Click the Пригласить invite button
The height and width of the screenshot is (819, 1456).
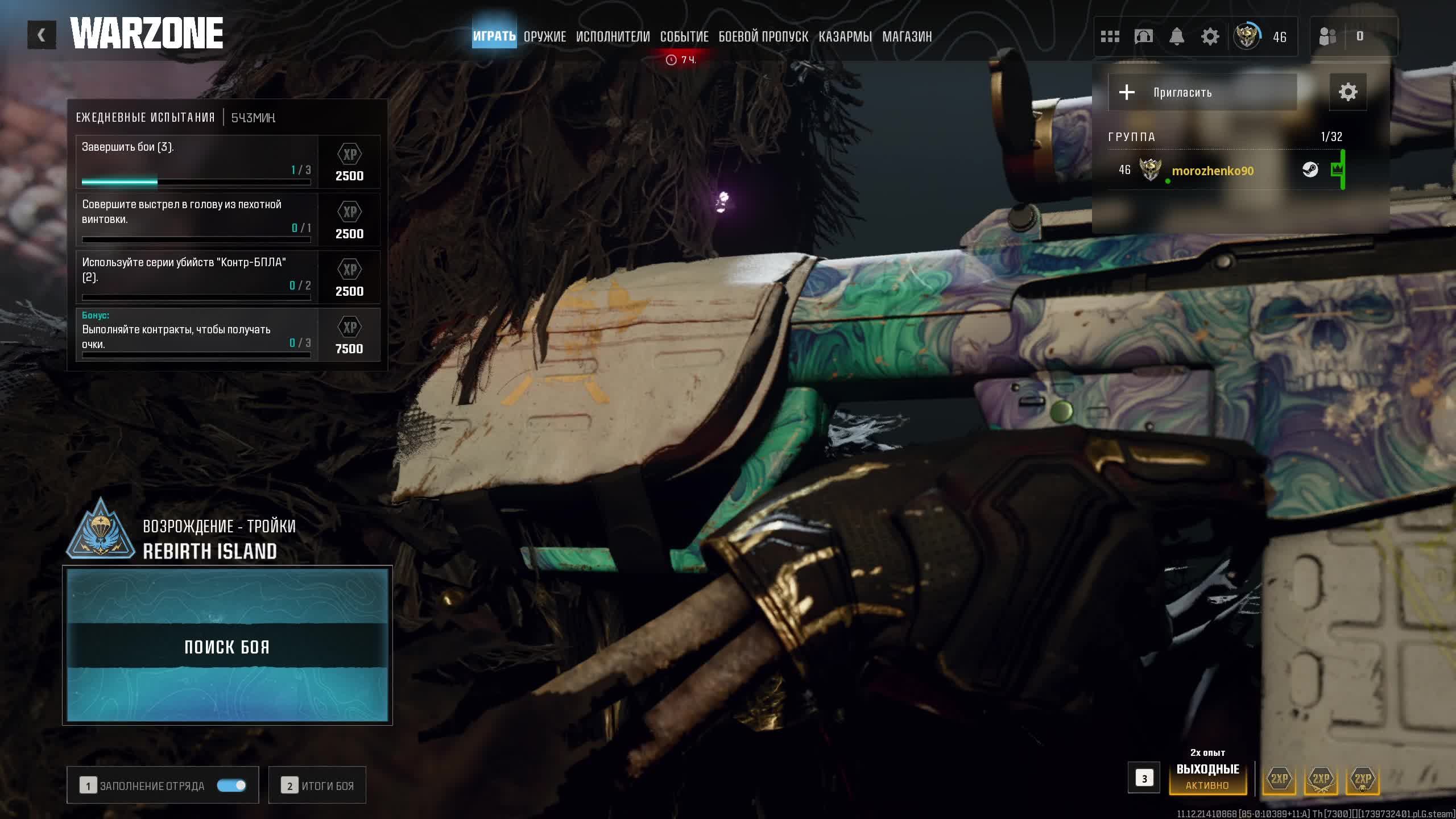pos(1202,92)
